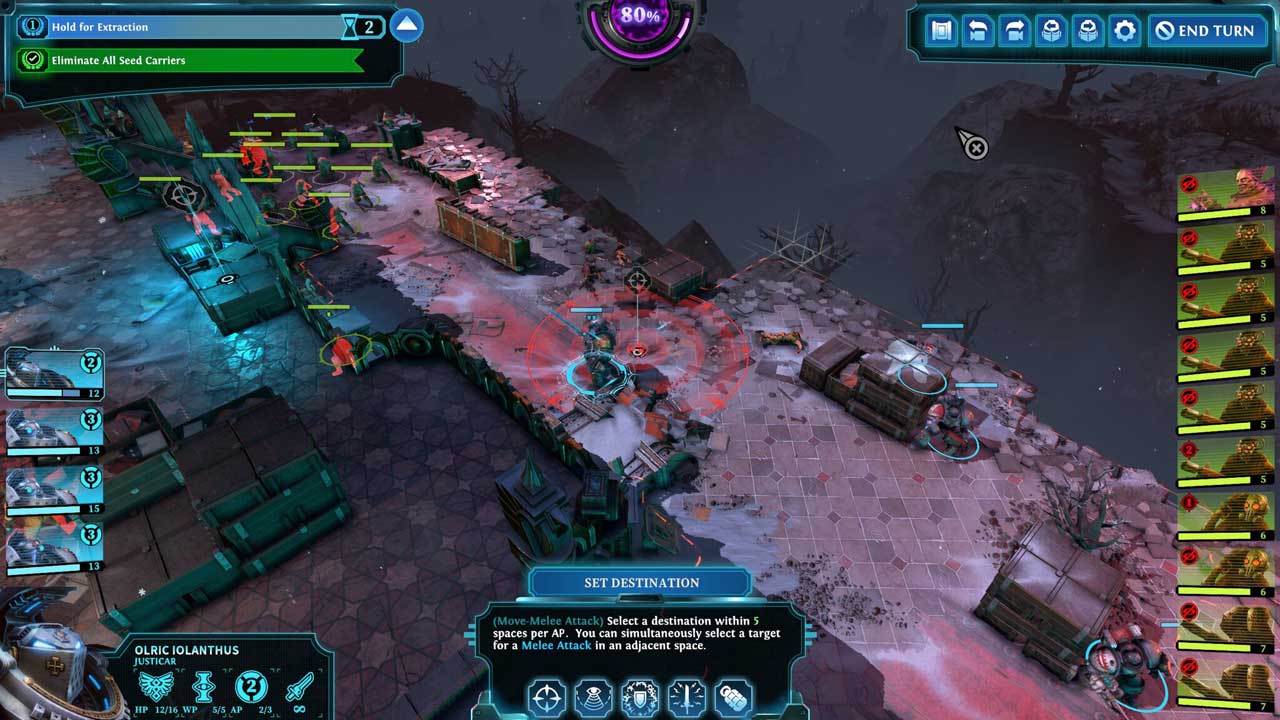Click the scroll-shaped toolbar button
The image size is (1280, 720).
coord(941,31)
